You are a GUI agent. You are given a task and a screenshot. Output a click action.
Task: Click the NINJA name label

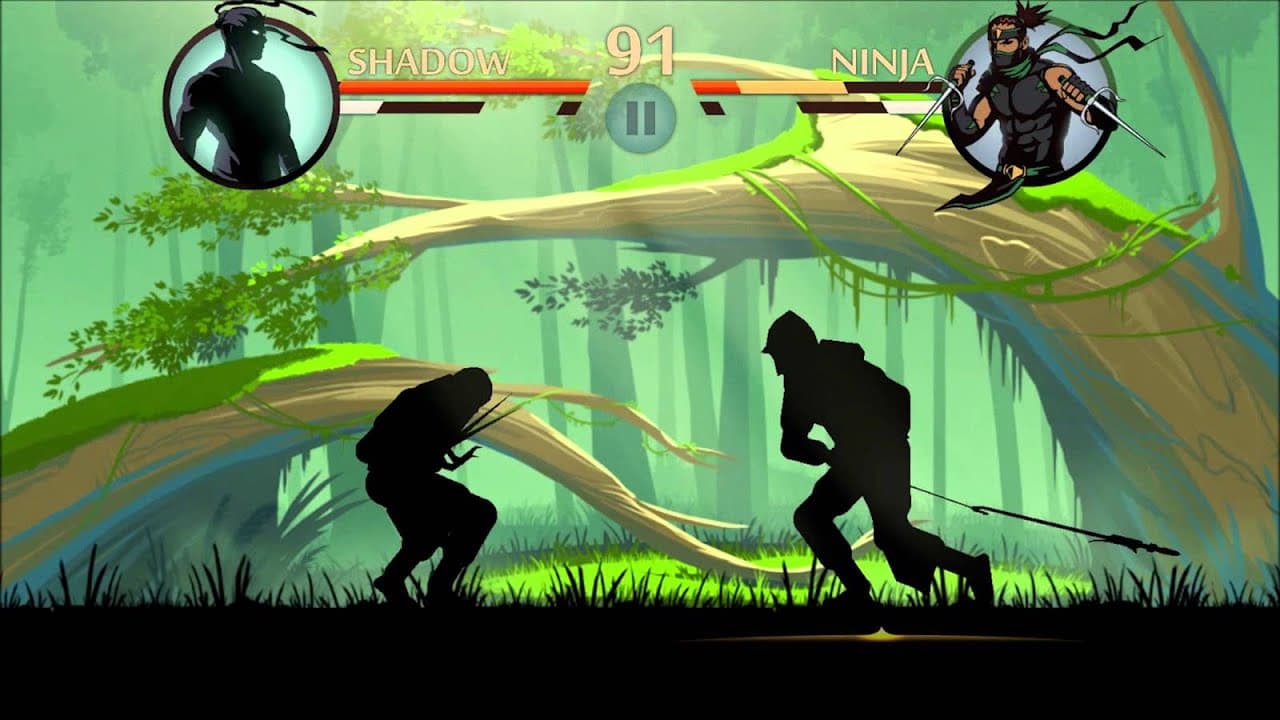[x=880, y=60]
